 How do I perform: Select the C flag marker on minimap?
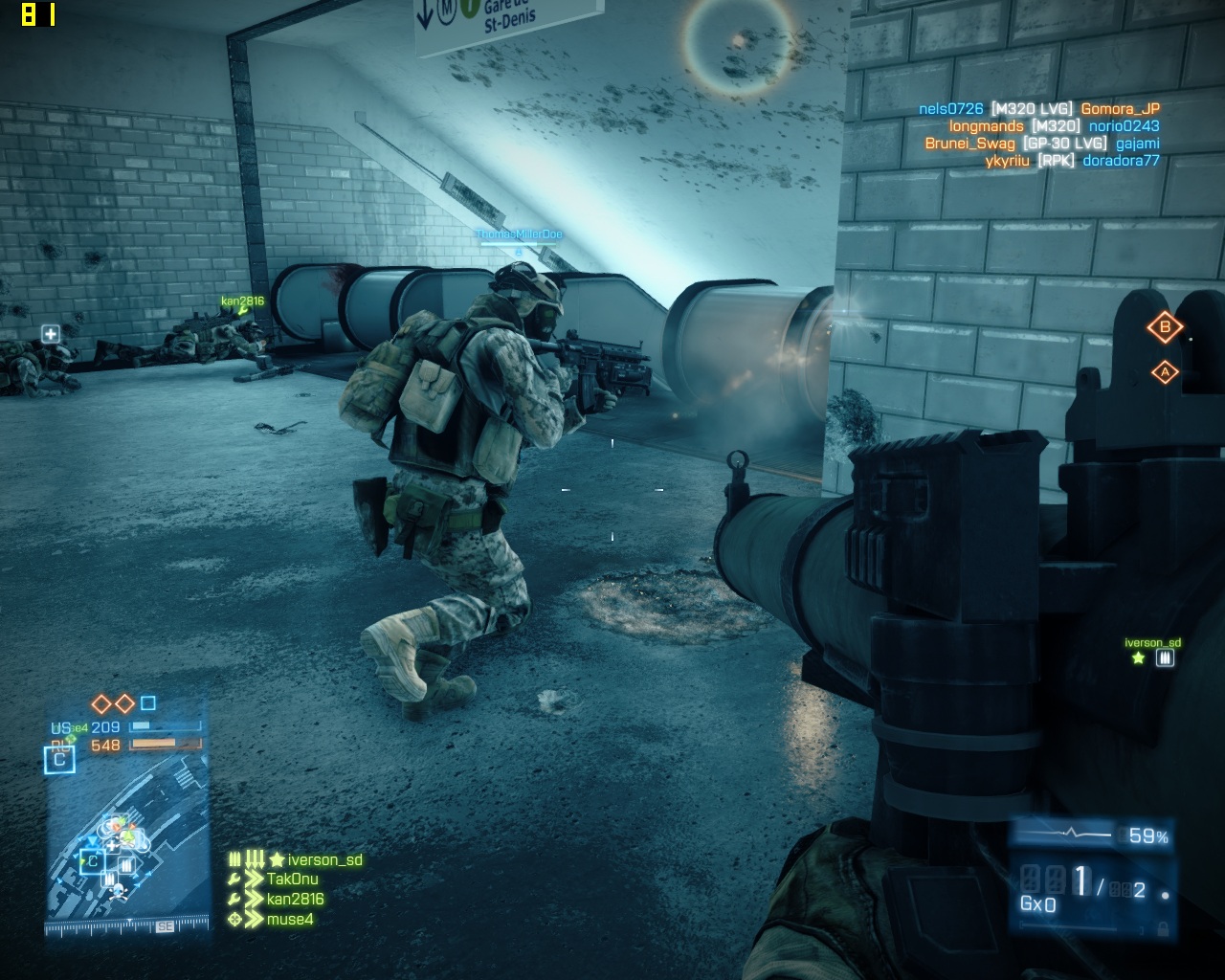click(92, 860)
